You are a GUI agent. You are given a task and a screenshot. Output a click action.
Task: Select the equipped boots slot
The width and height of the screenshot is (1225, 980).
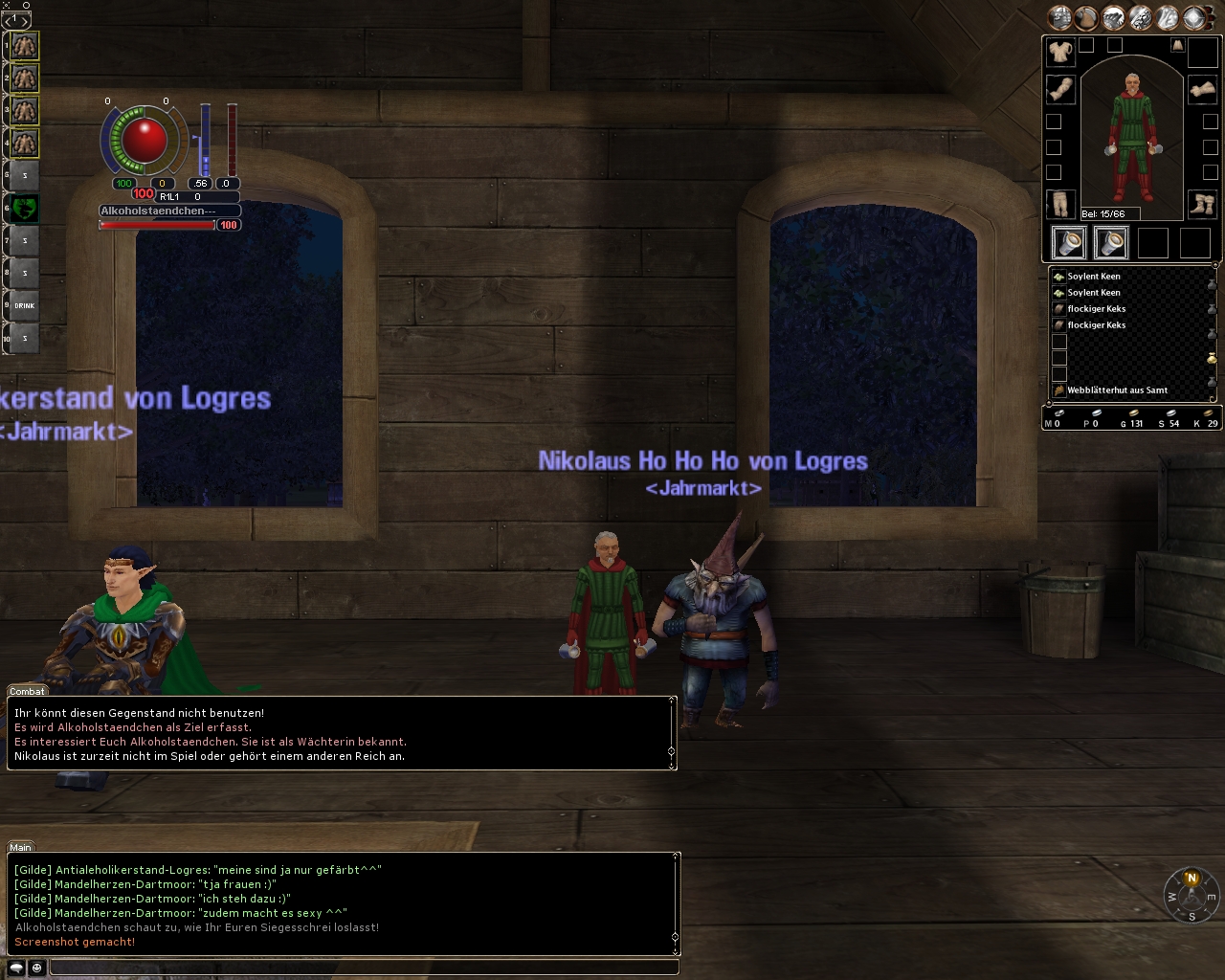coord(1202,203)
